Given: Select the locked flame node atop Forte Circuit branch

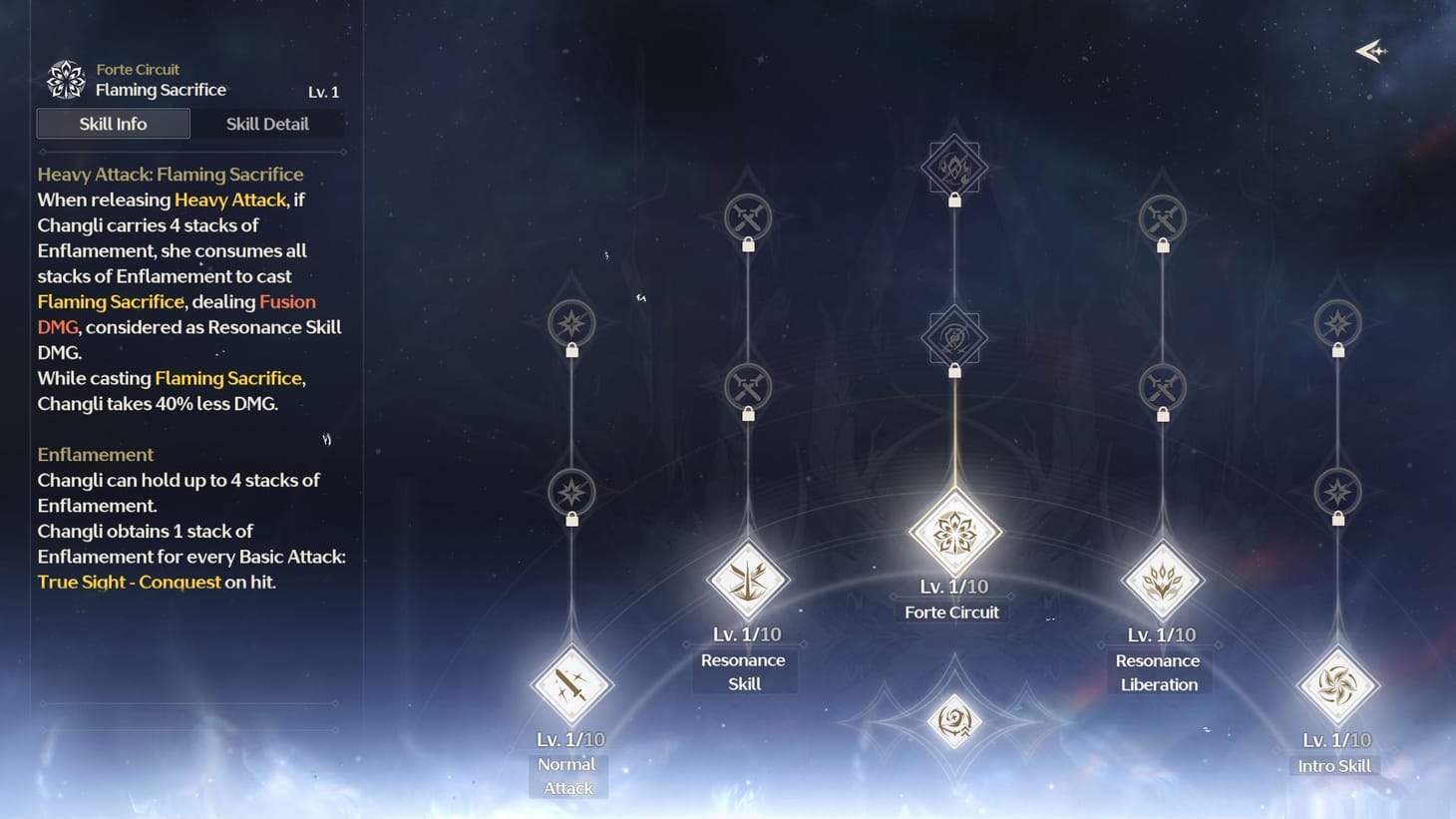Looking at the screenshot, I should [953, 167].
